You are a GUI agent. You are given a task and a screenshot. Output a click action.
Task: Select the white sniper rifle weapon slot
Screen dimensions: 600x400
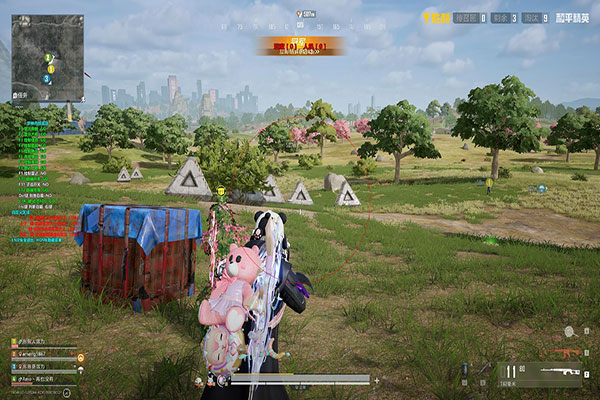pyautogui.click(x=563, y=372)
